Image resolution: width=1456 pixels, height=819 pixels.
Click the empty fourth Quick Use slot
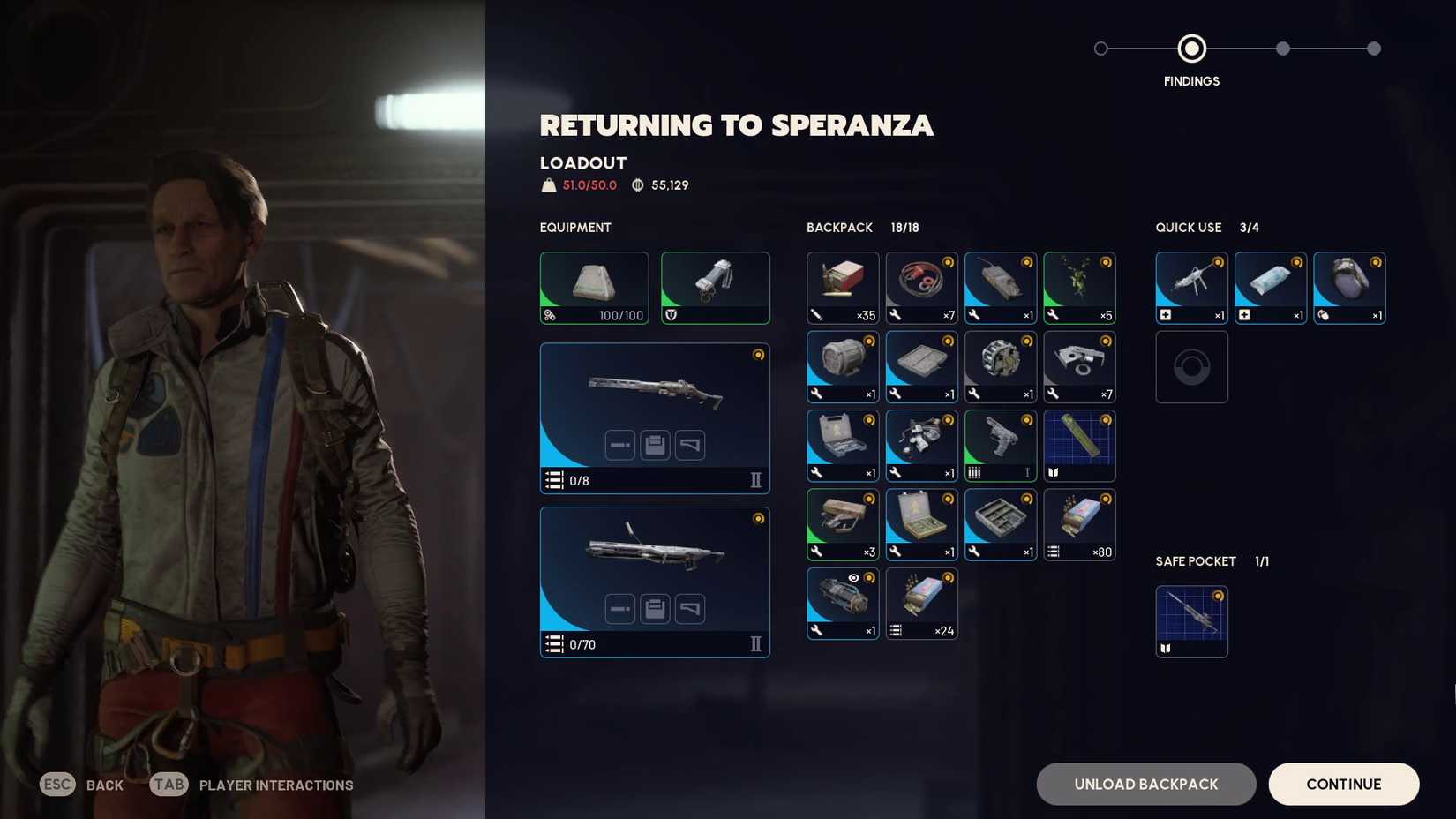[x=1191, y=366]
